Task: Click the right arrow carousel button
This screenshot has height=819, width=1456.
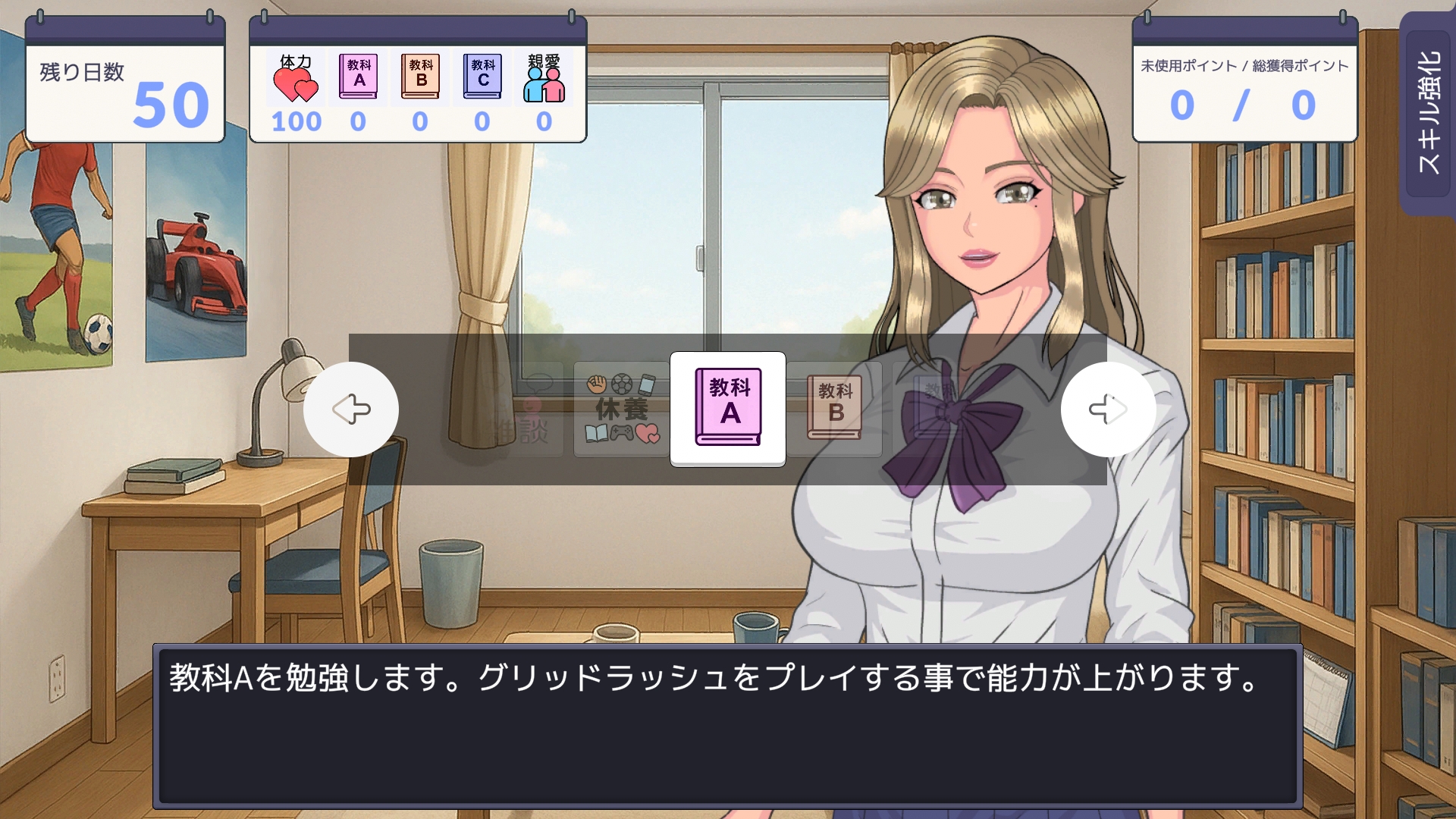Action: 1108,409
